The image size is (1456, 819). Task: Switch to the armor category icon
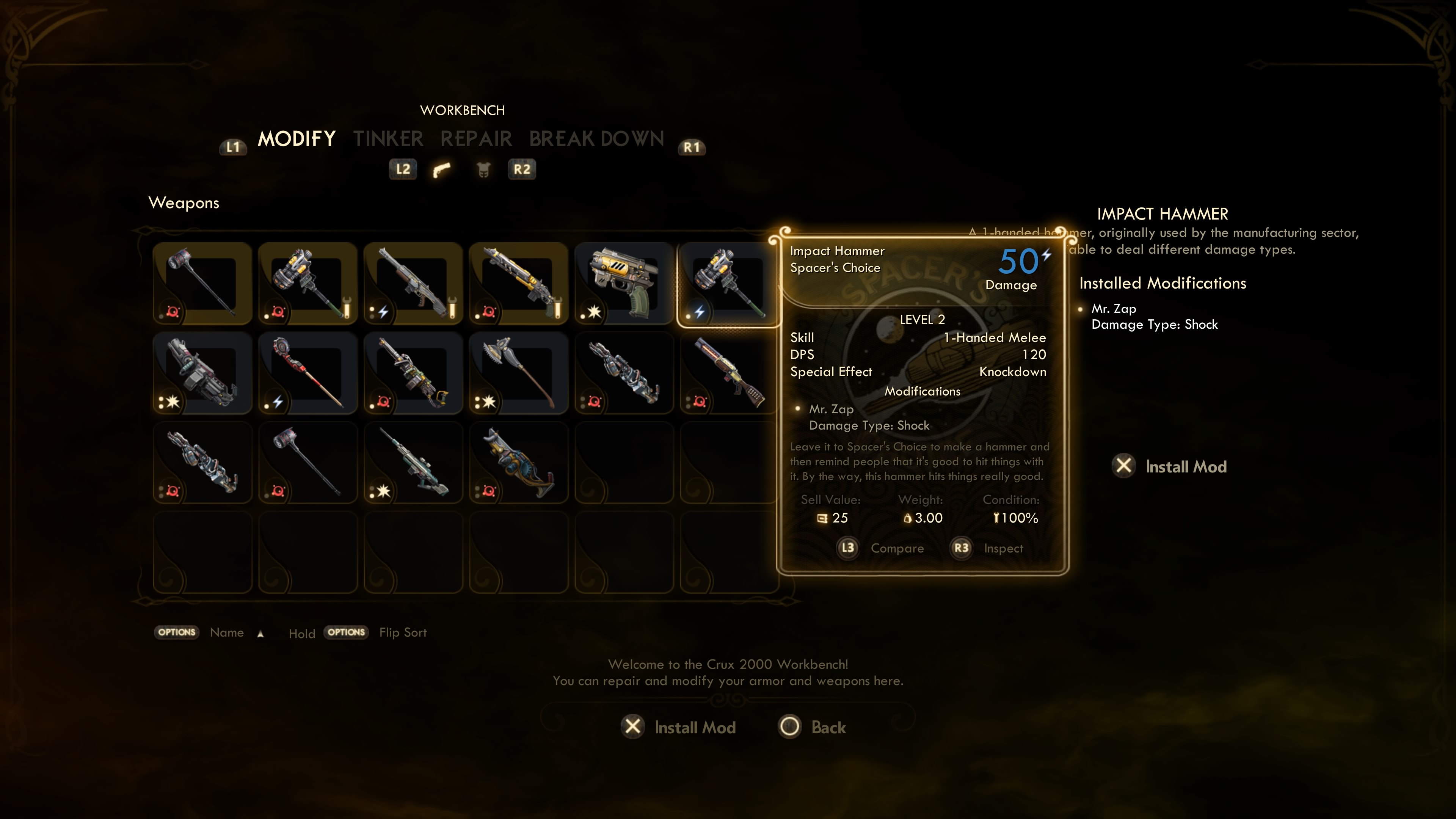[483, 169]
